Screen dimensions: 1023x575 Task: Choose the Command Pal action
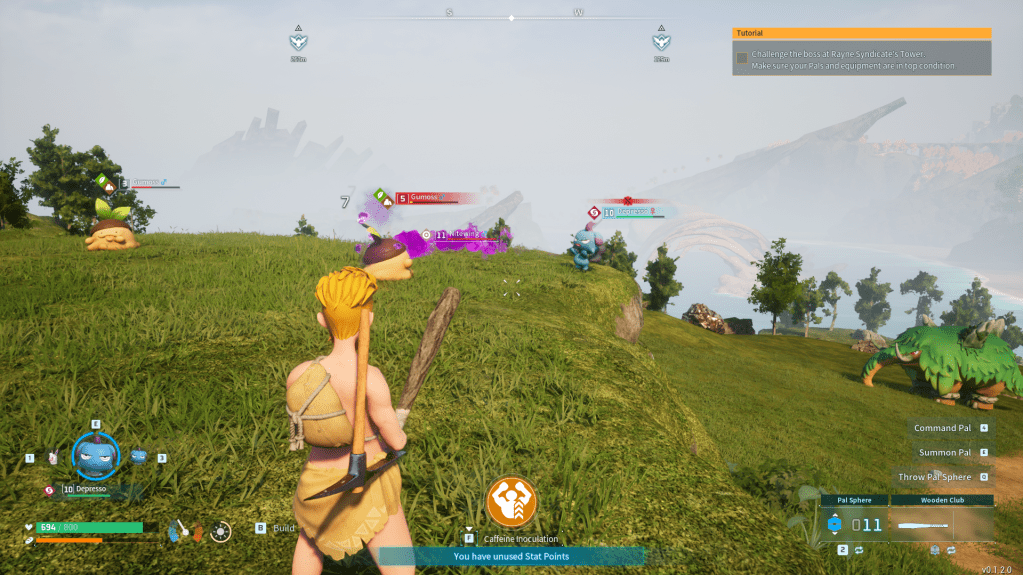(942, 428)
